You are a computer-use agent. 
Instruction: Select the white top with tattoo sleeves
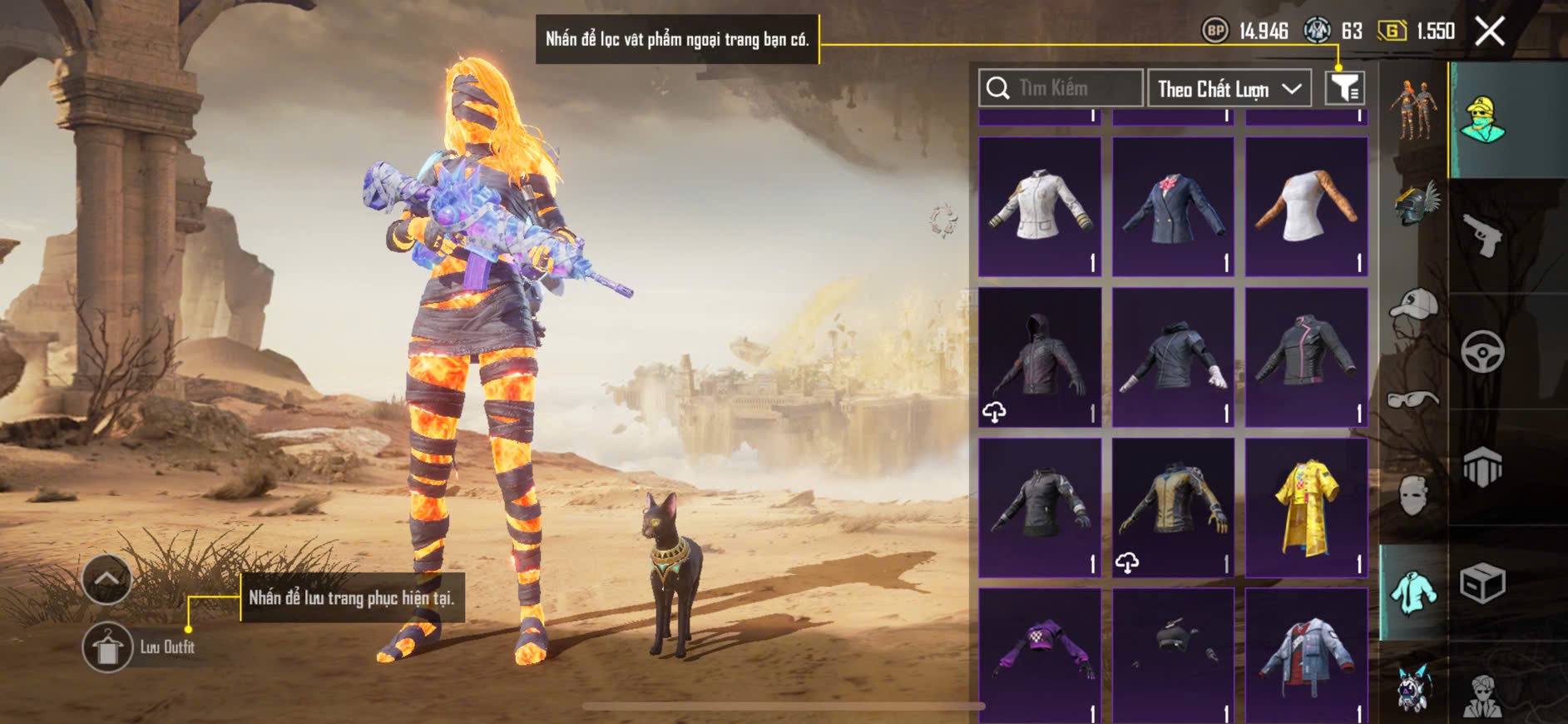click(x=1306, y=206)
